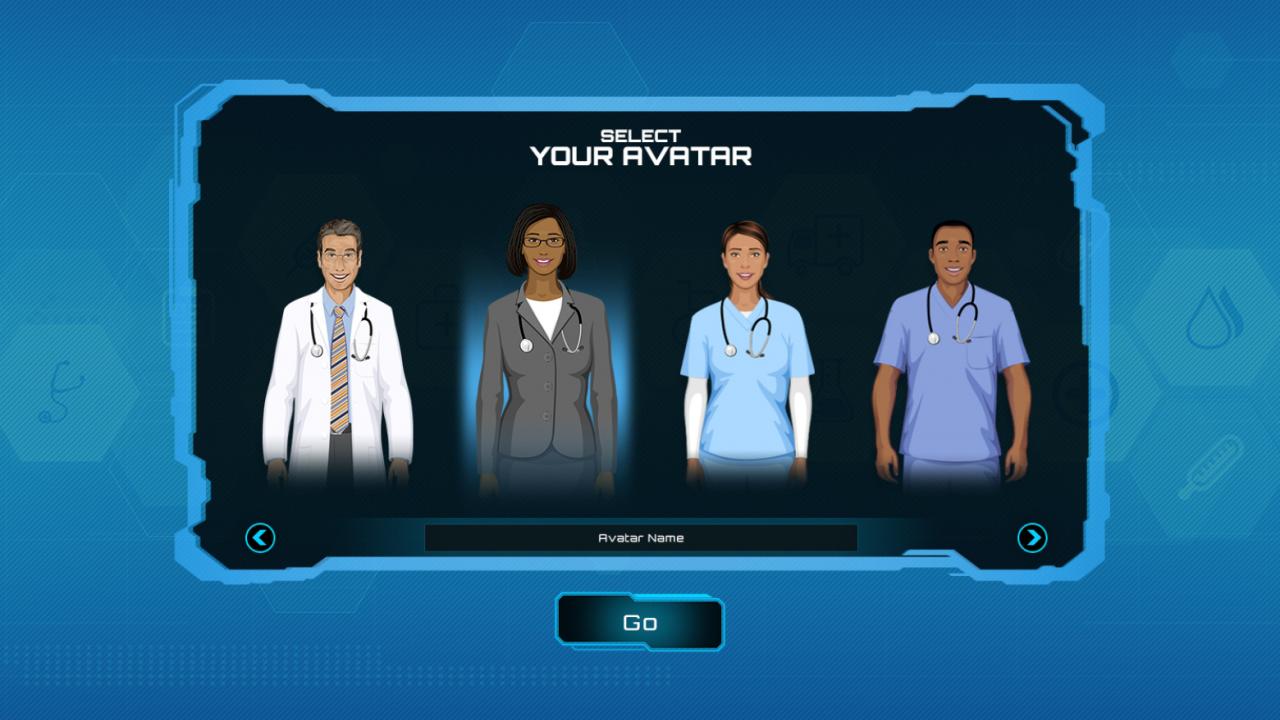Select the Avatar Name text field
Screen dimensions: 1280x720
(640, 538)
